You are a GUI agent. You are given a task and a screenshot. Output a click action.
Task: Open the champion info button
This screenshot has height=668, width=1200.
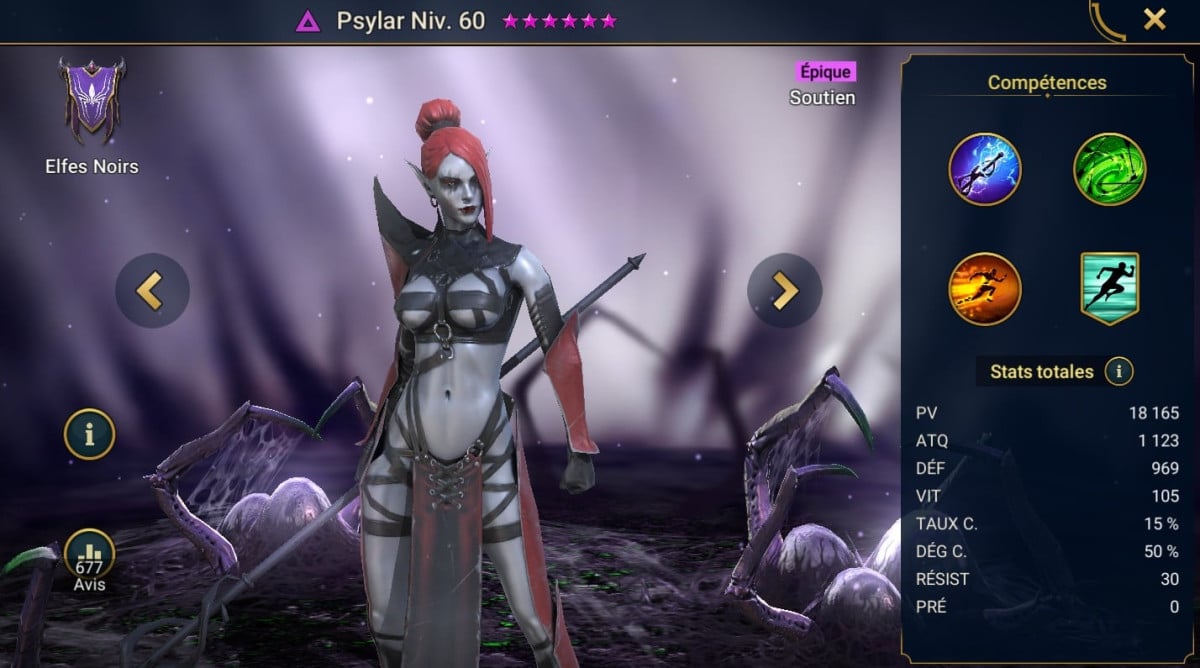pyautogui.click(x=90, y=434)
